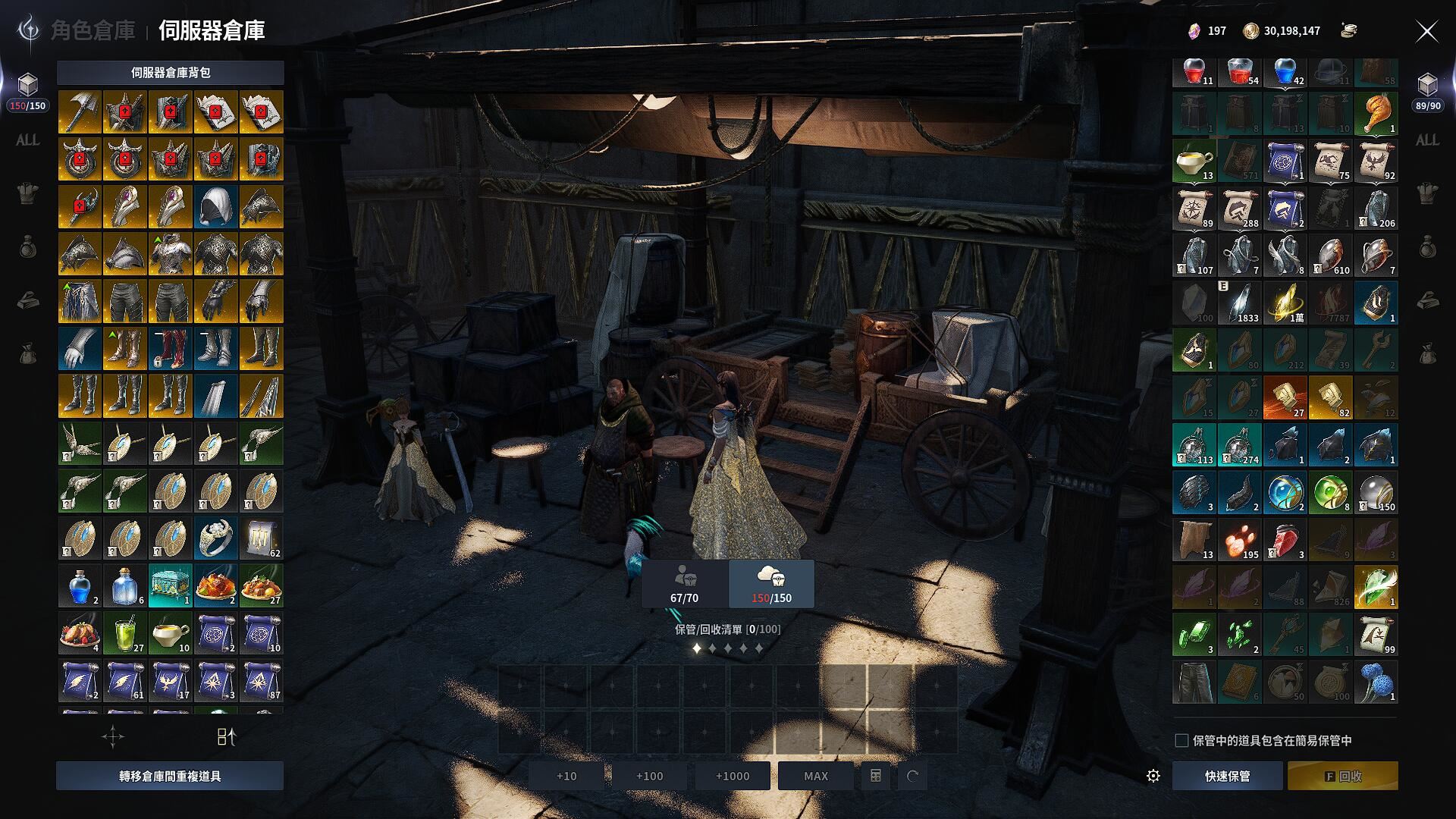Click the 快速保管 button
The image size is (1456, 819).
pyautogui.click(x=1227, y=776)
